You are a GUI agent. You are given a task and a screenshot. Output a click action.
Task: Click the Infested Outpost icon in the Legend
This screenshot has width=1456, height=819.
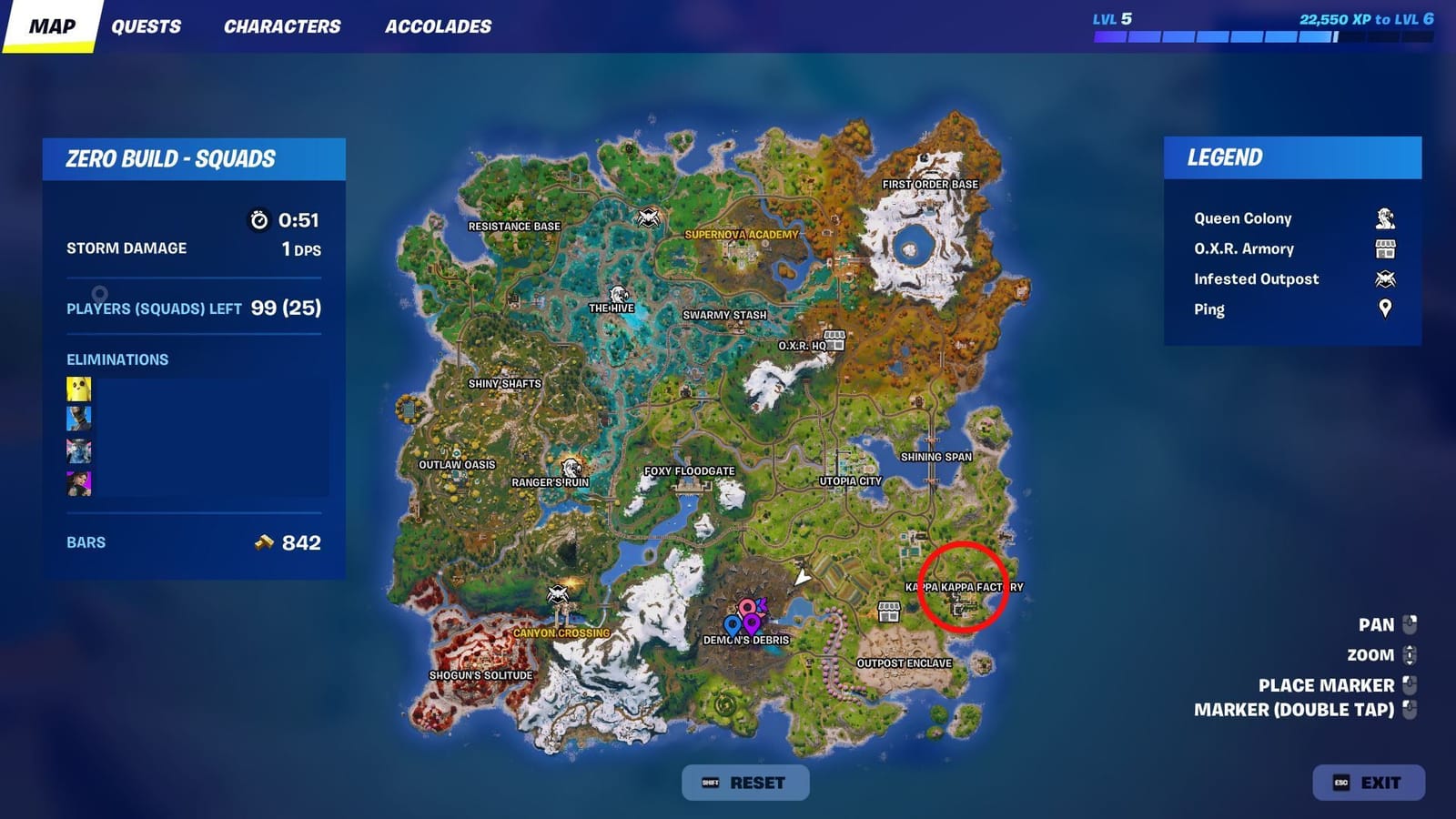click(x=1384, y=278)
